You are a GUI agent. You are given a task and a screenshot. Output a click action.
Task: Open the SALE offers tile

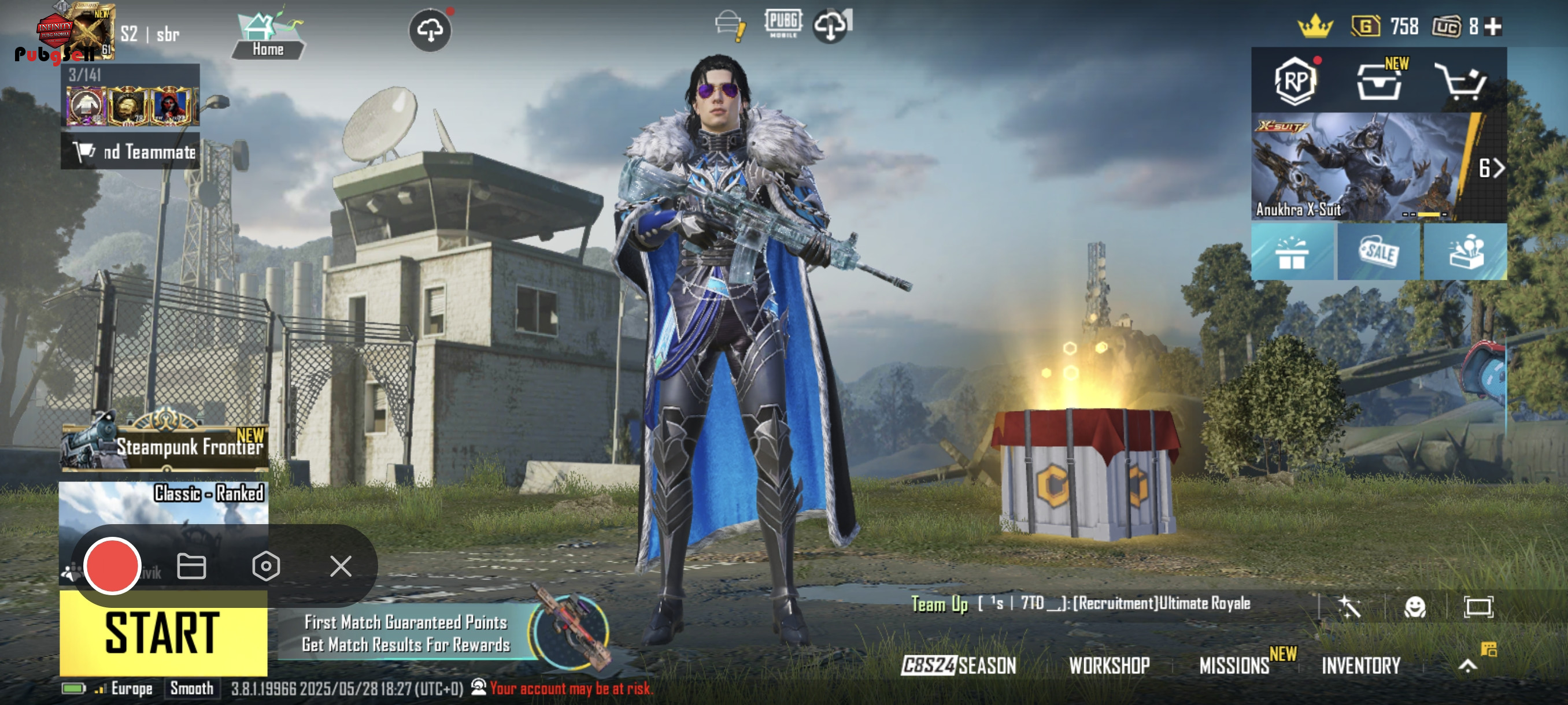(1379, 252)
